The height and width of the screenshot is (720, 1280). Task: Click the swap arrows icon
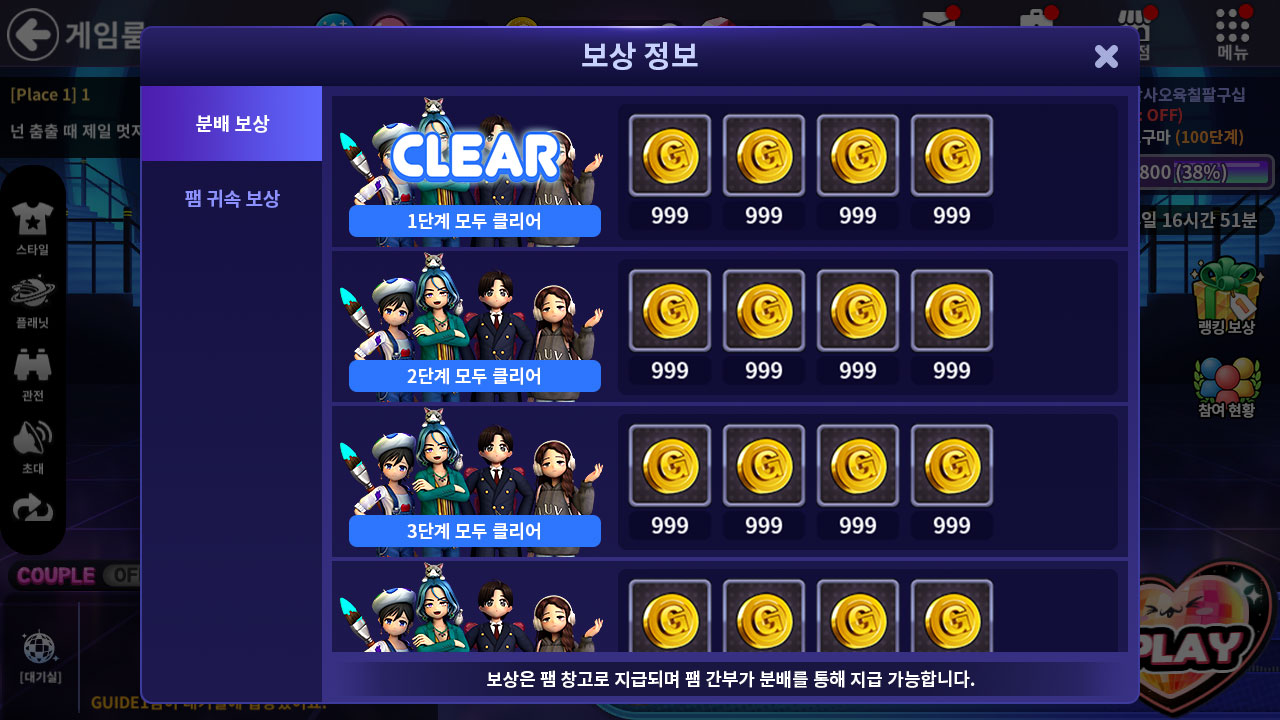click(32, 510)
